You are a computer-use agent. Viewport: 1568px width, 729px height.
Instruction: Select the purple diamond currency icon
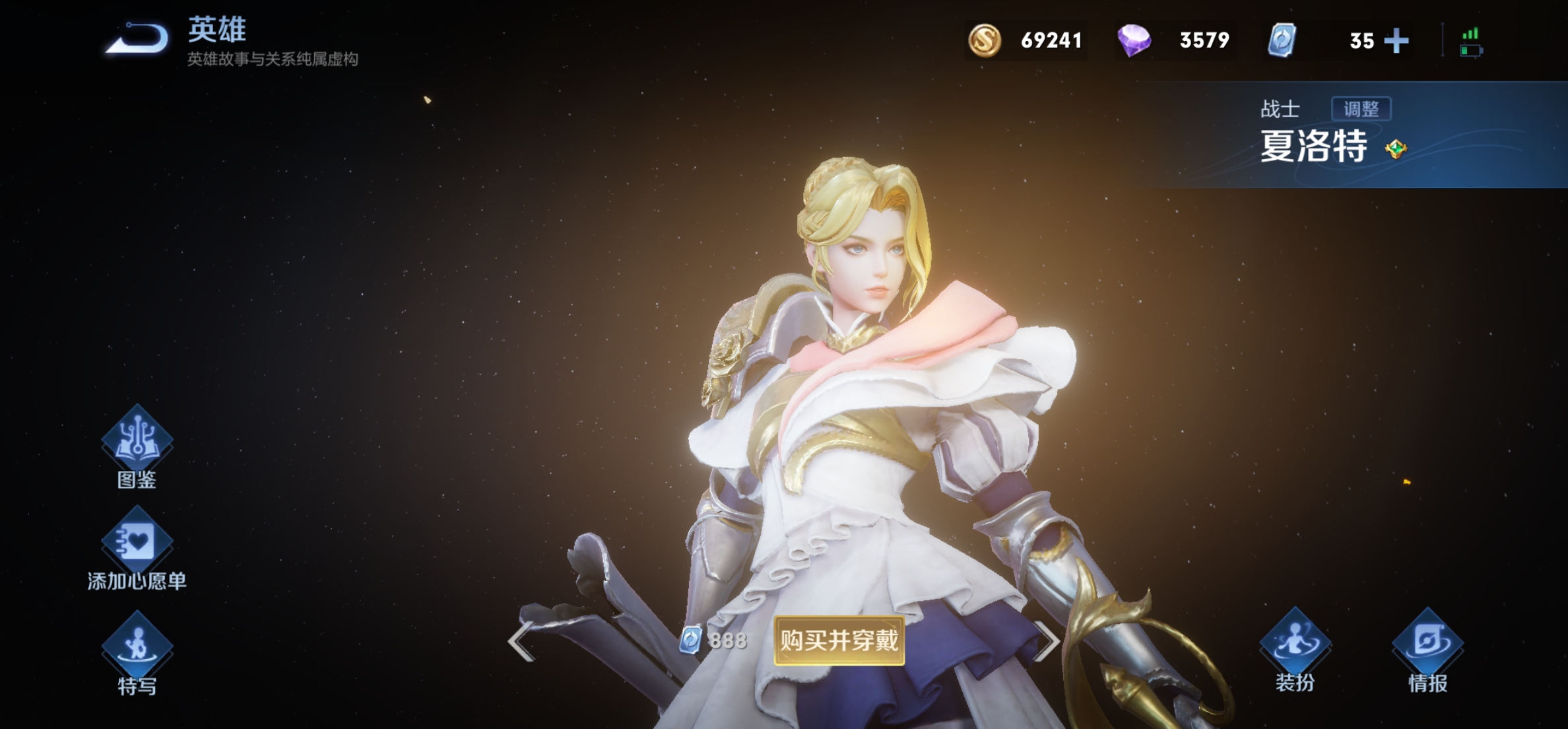tap(1134, 40)
